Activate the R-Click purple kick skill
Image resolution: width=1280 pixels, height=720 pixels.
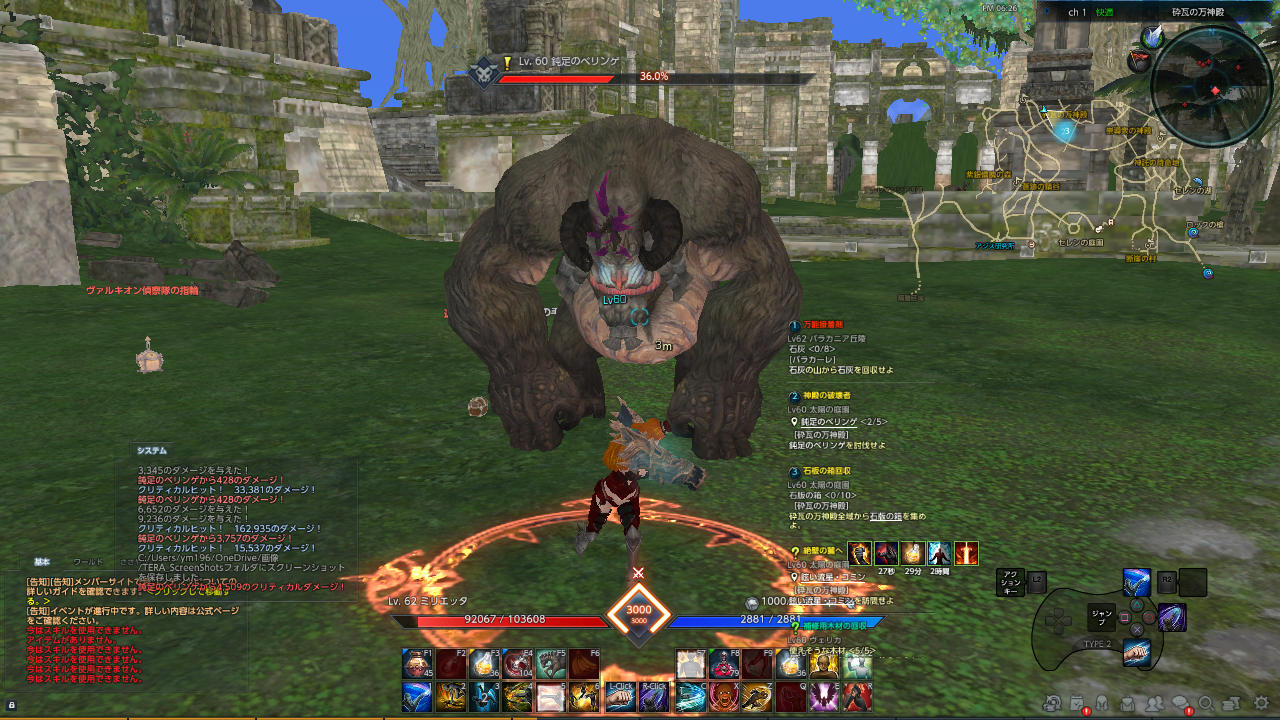point(653,697)
